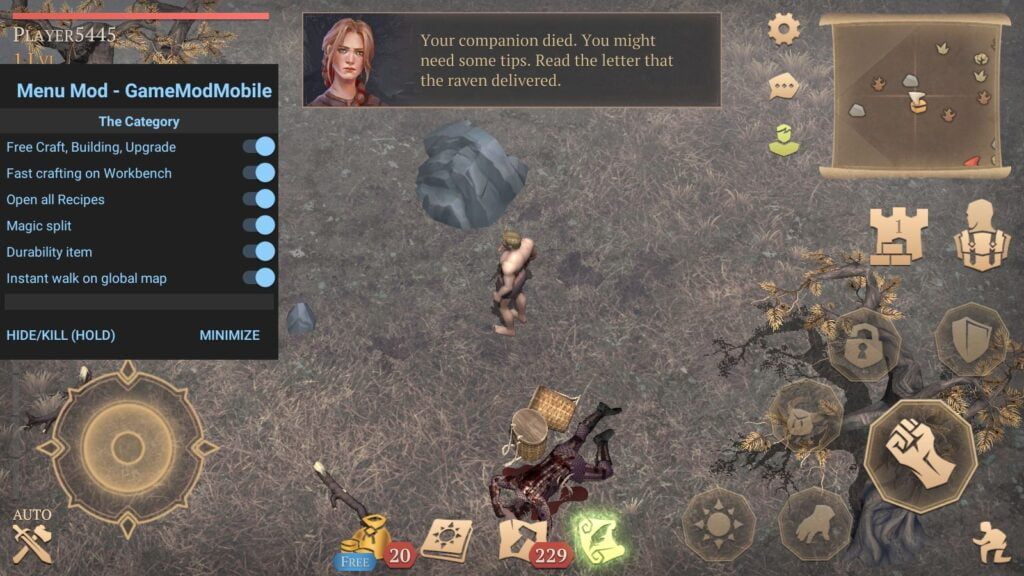Open the backpack inventory
The image size is (1024, 576).
pos(982,236)
